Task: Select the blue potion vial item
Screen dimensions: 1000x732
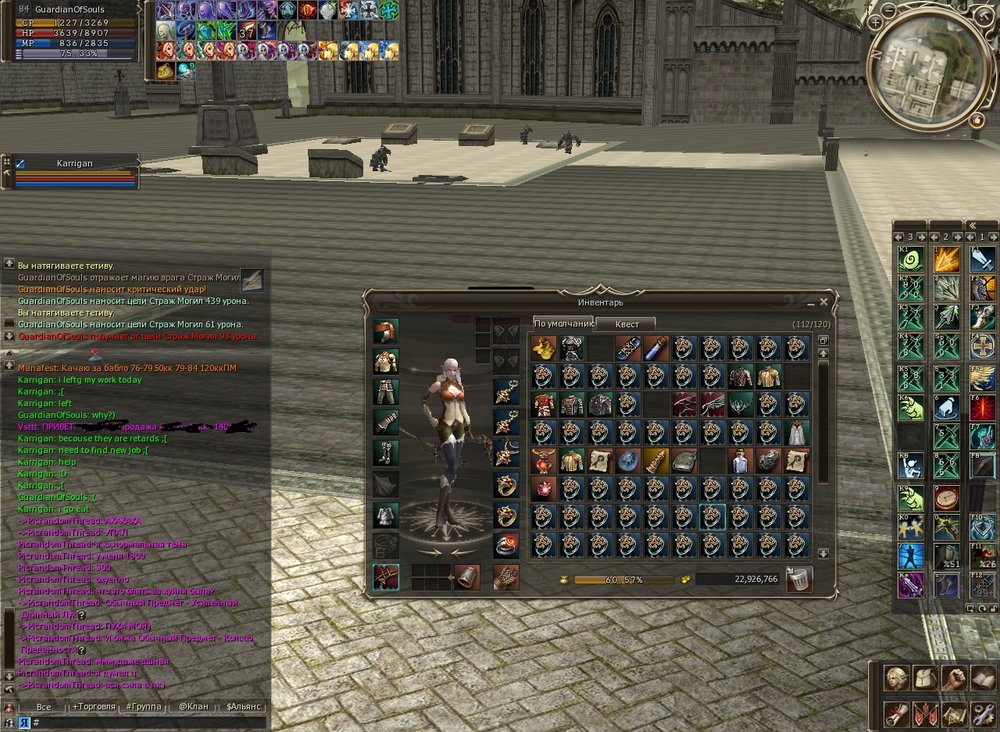Action: 656,348
